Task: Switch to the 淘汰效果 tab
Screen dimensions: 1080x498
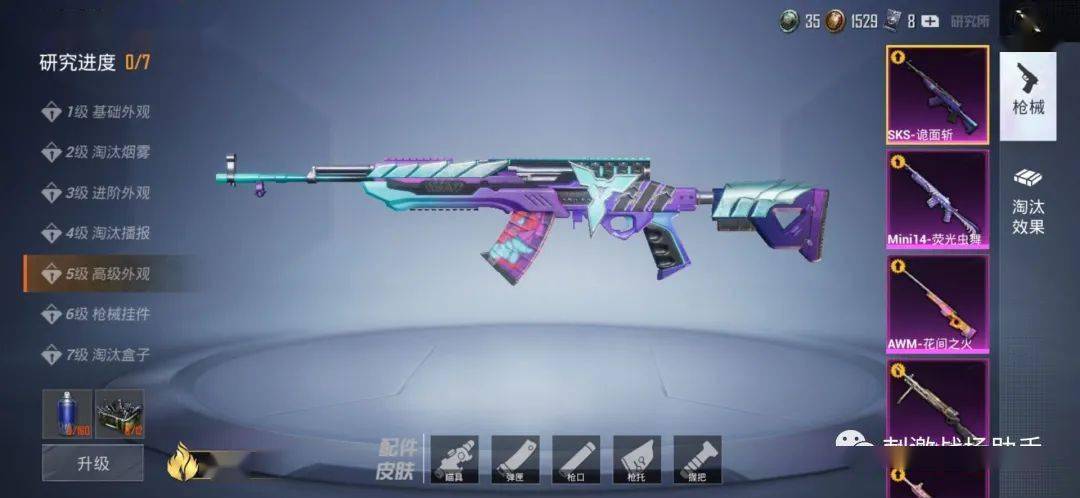Action: tap(1028, 200)
